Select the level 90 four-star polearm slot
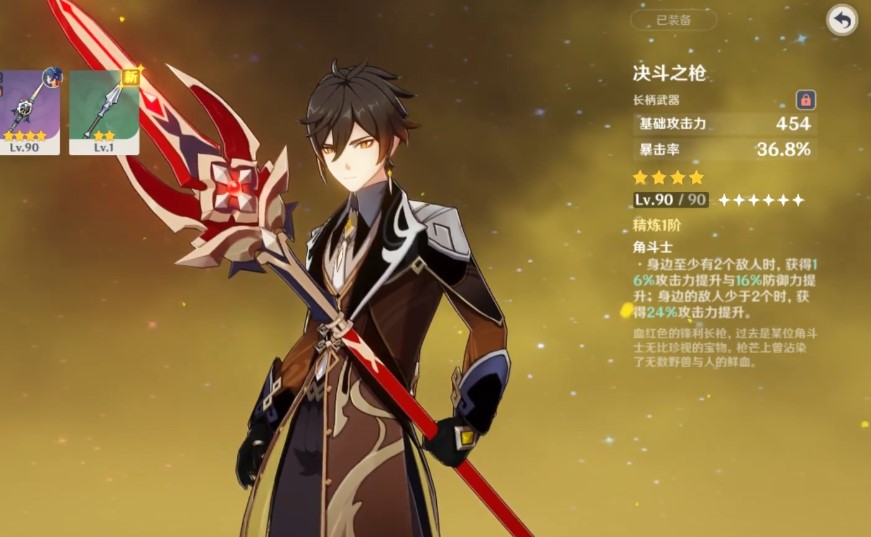871x537 pixels. [x=27, y=112]
